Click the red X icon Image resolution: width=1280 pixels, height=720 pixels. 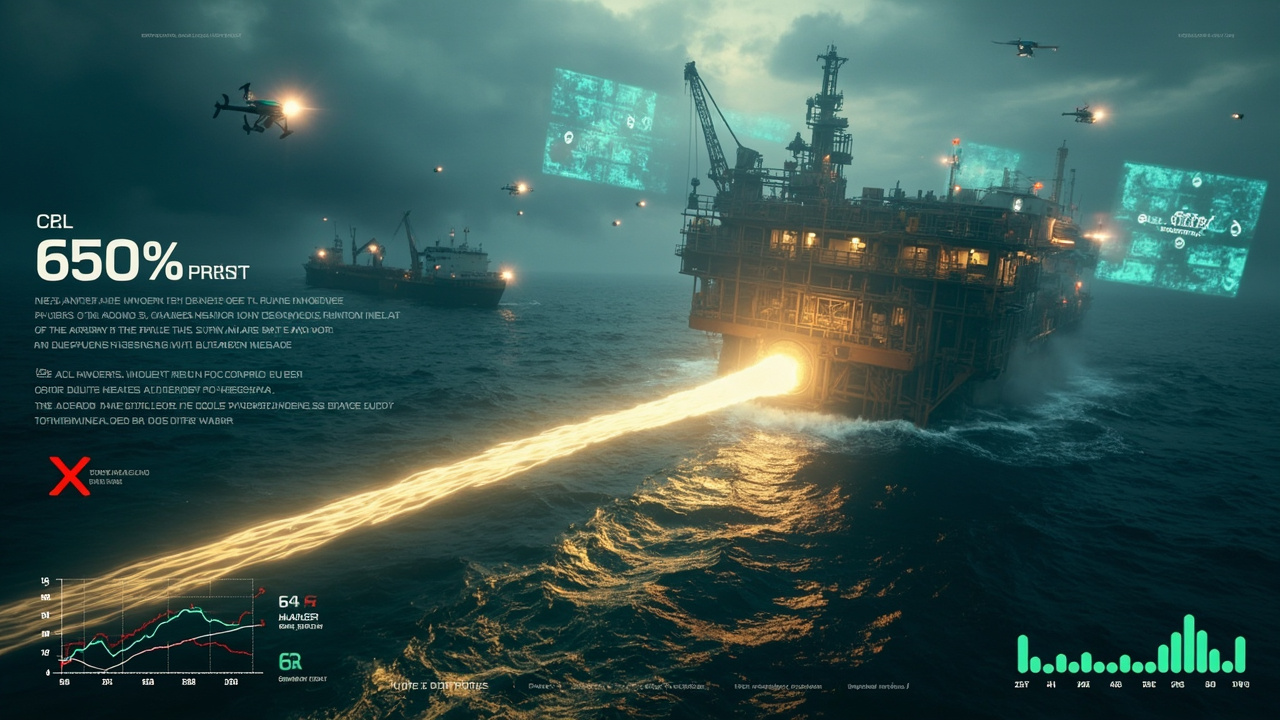click(69, 476)
